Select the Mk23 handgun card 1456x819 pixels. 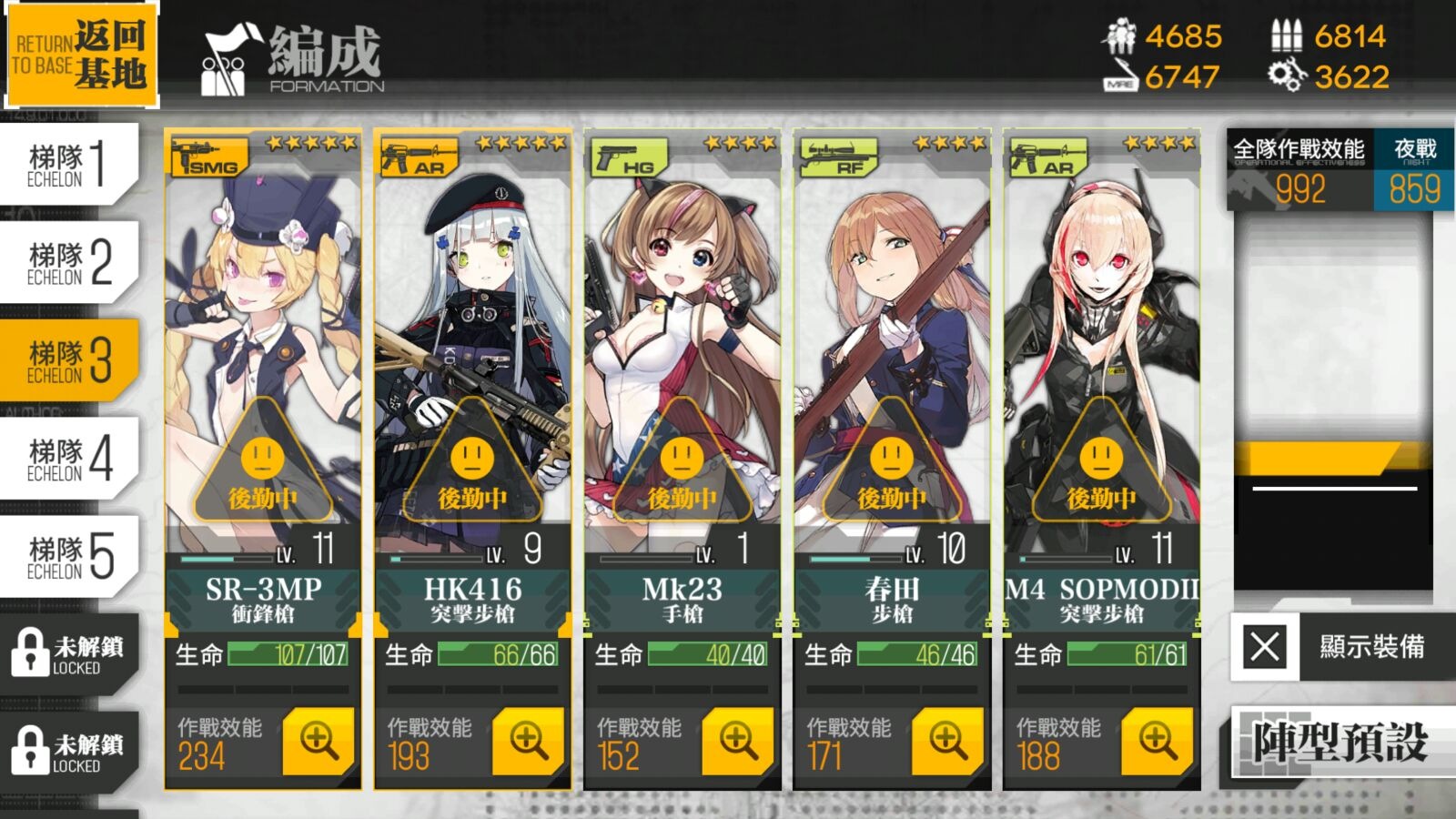tap(682, 364)
